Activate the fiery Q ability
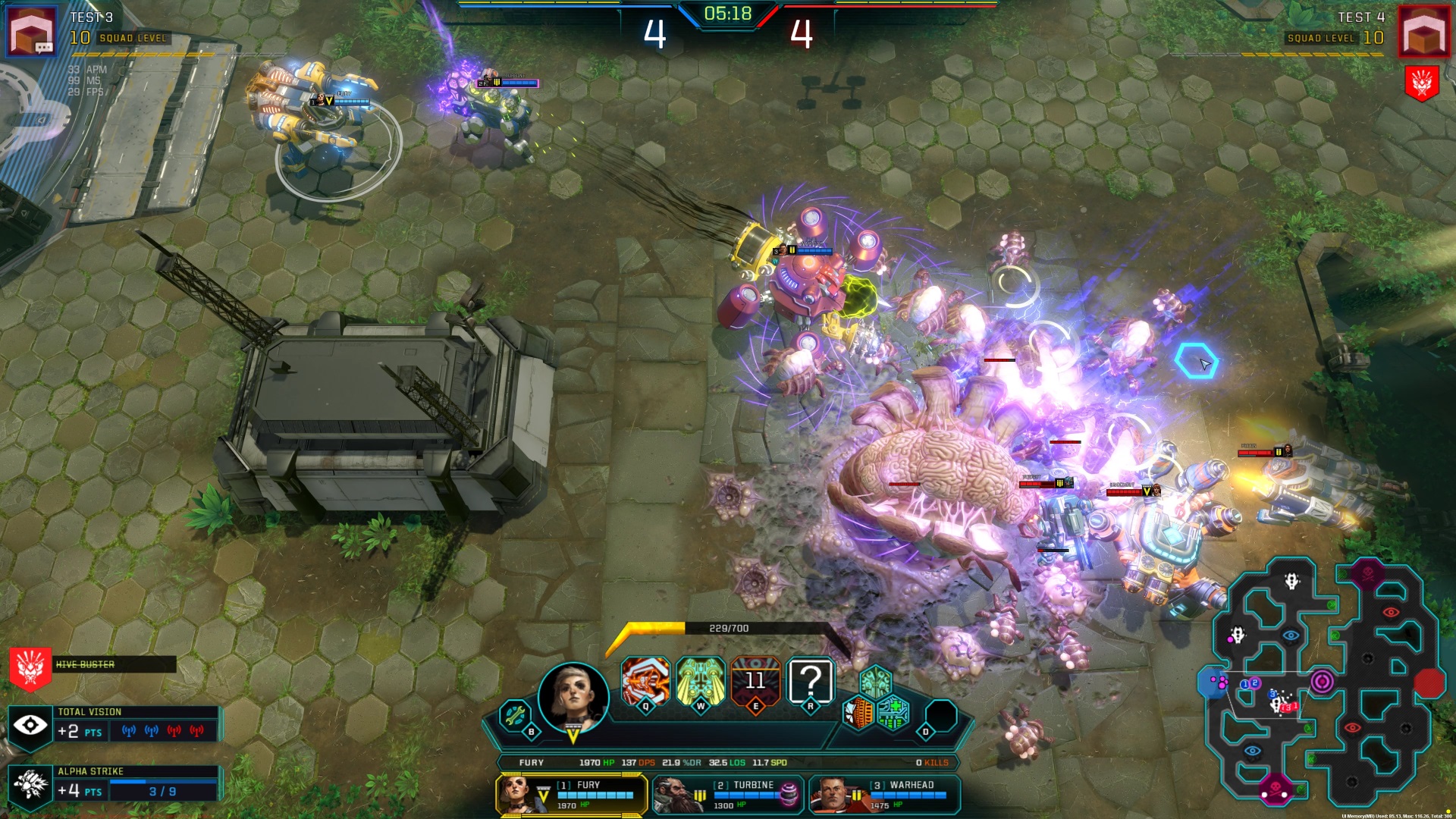This screenshot has width=1456, height=819. [x=645, y=681]
